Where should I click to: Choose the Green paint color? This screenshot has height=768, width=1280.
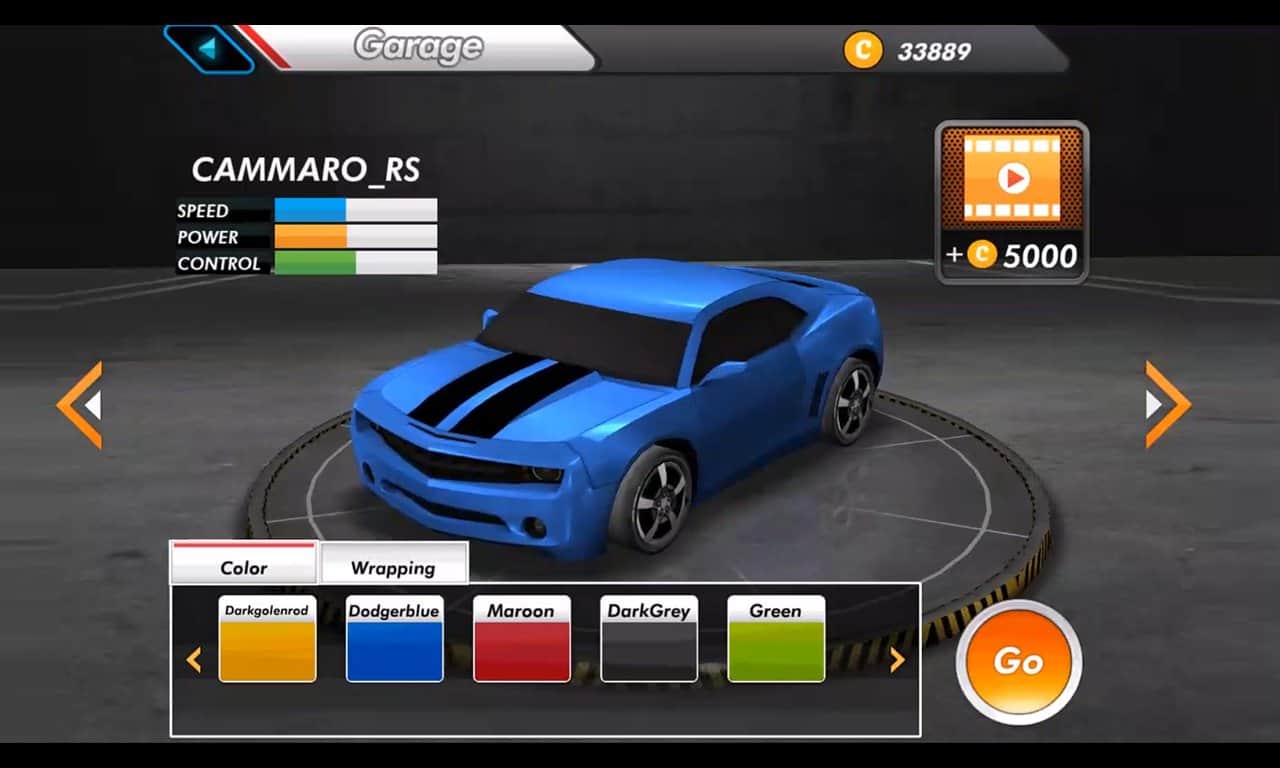pos(776,640)
